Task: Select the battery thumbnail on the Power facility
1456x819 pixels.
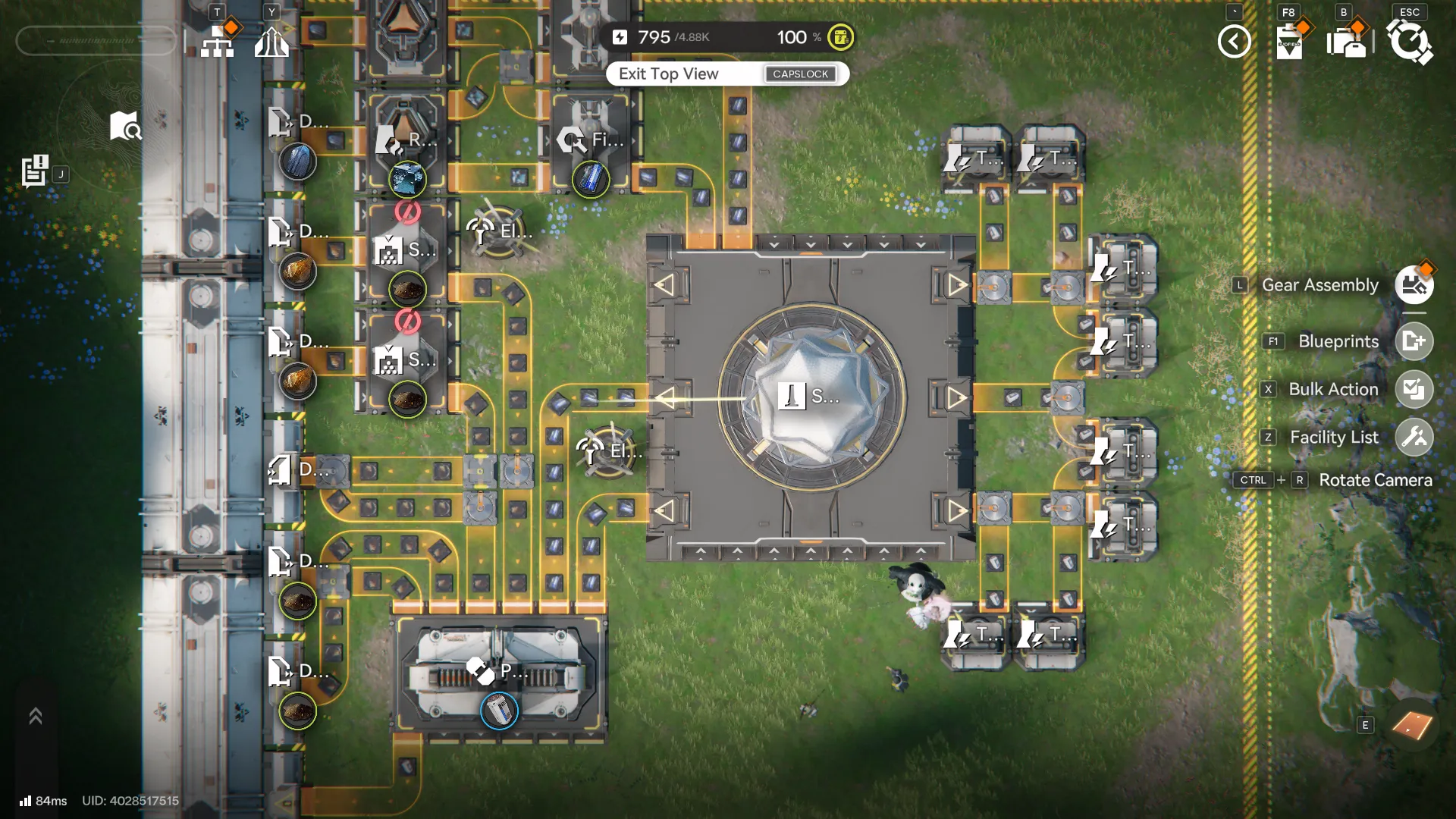Action: tap(498, 711)
